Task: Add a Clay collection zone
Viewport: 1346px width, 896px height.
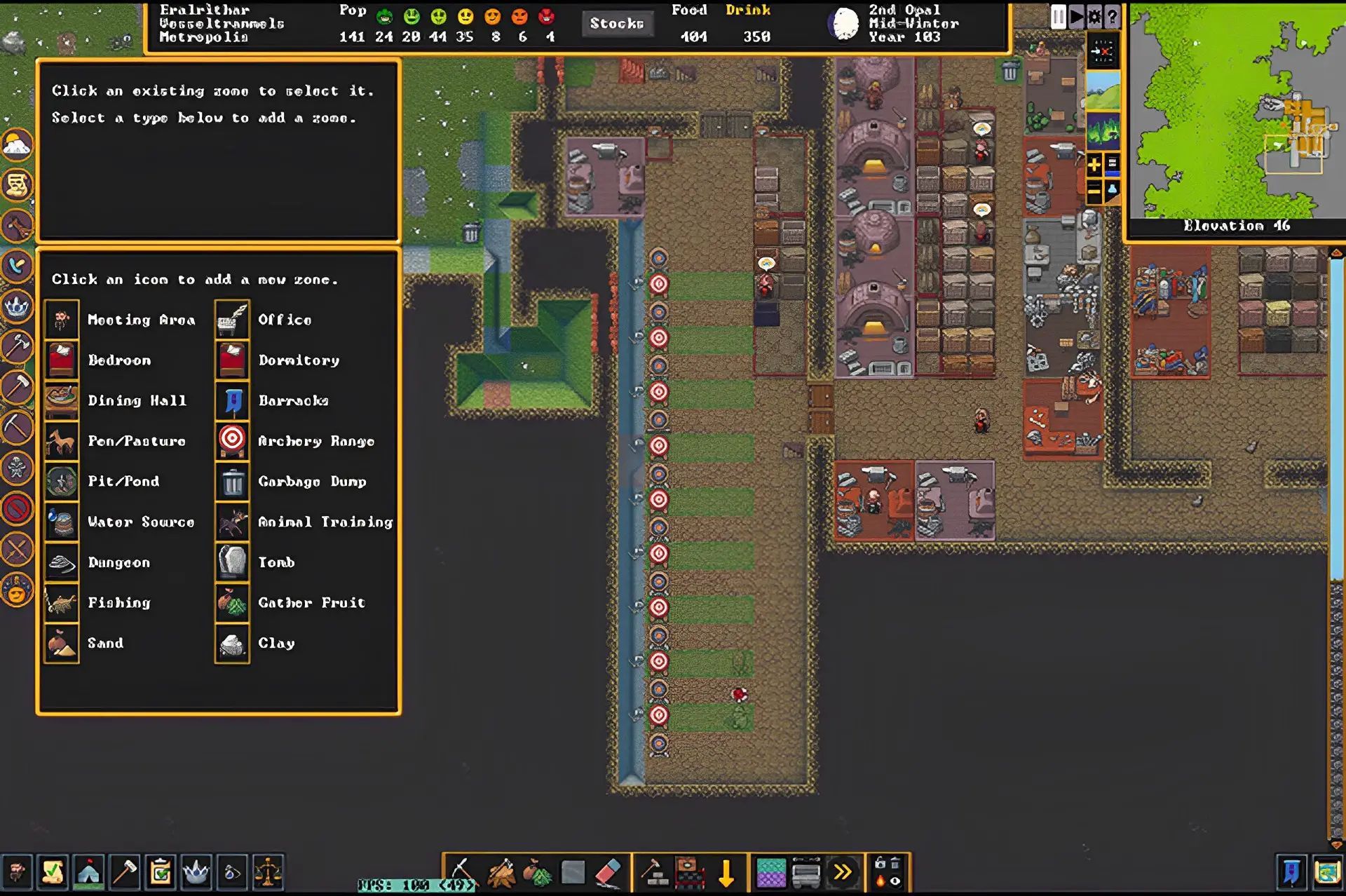Action: point(232,643)
